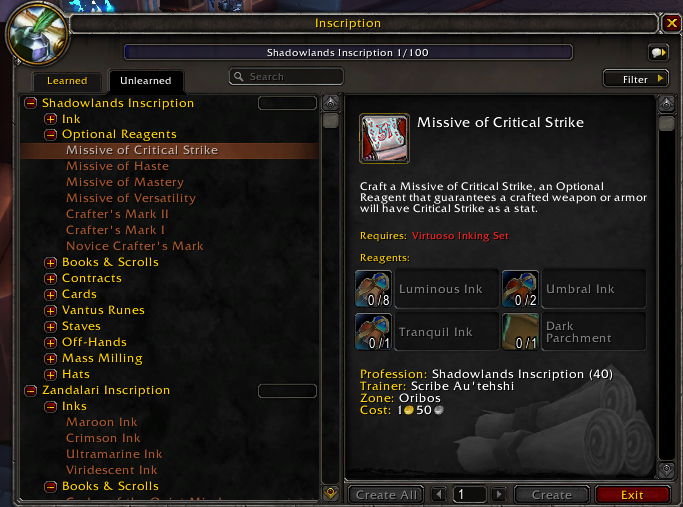Open the Filter dropdown
The image size is (683, 507).
636,78
